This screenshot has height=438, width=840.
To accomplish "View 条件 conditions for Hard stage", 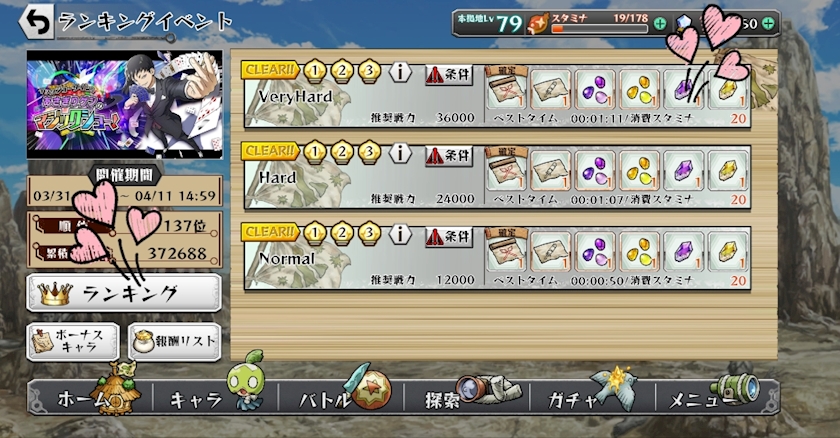I will tap(448, 154).
